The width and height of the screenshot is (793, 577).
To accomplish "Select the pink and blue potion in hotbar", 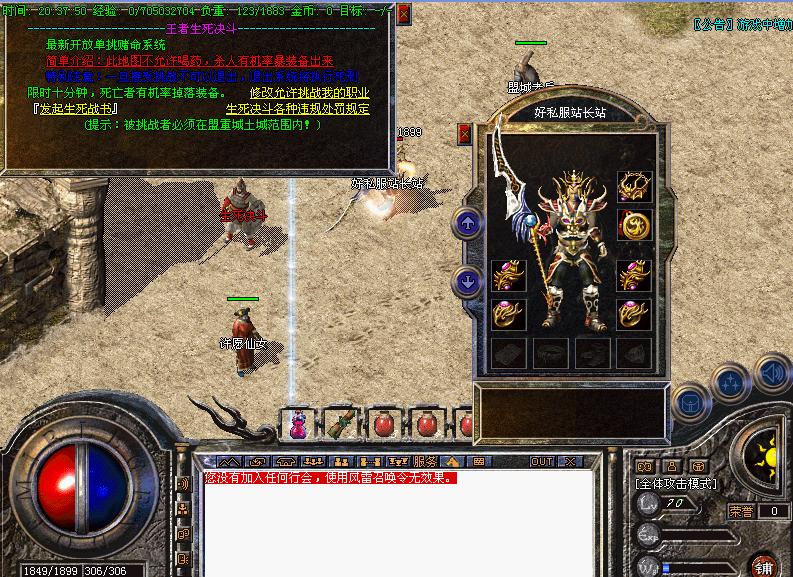I will 298,424.
